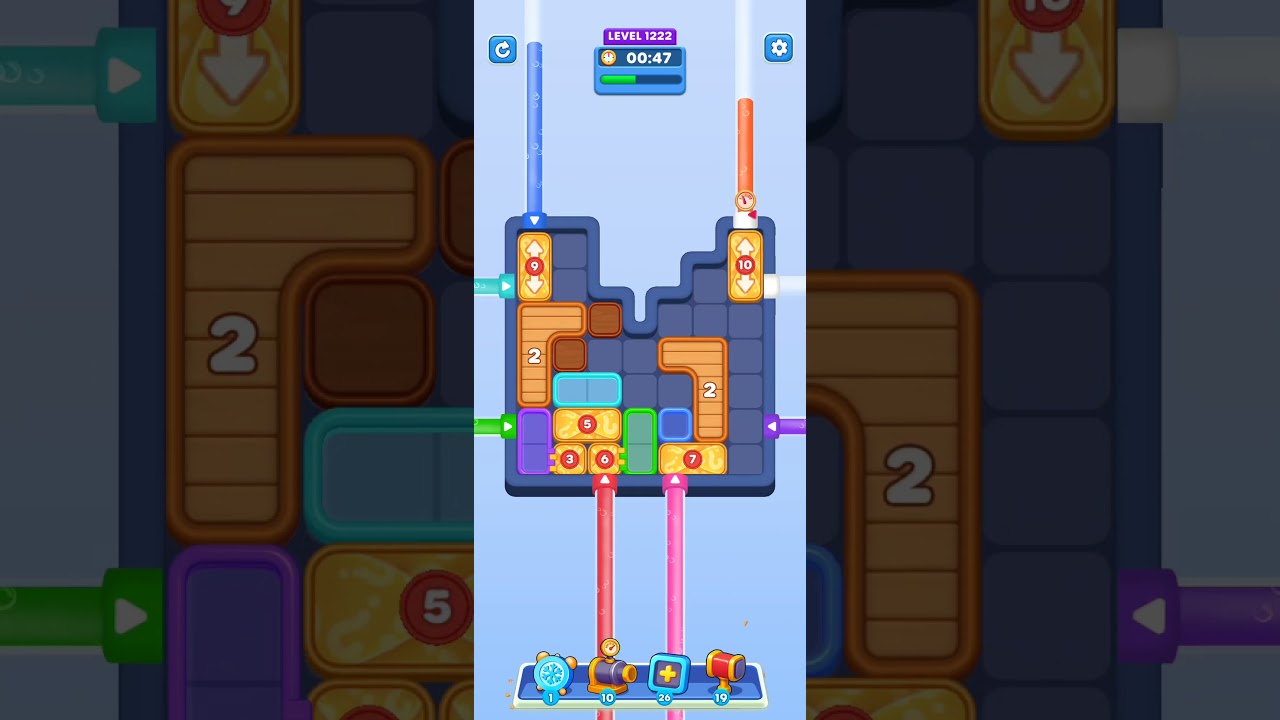Tap the down arrow on block 9
The width and height of the screenshot is (1280, 720).
tap(535, 287)
